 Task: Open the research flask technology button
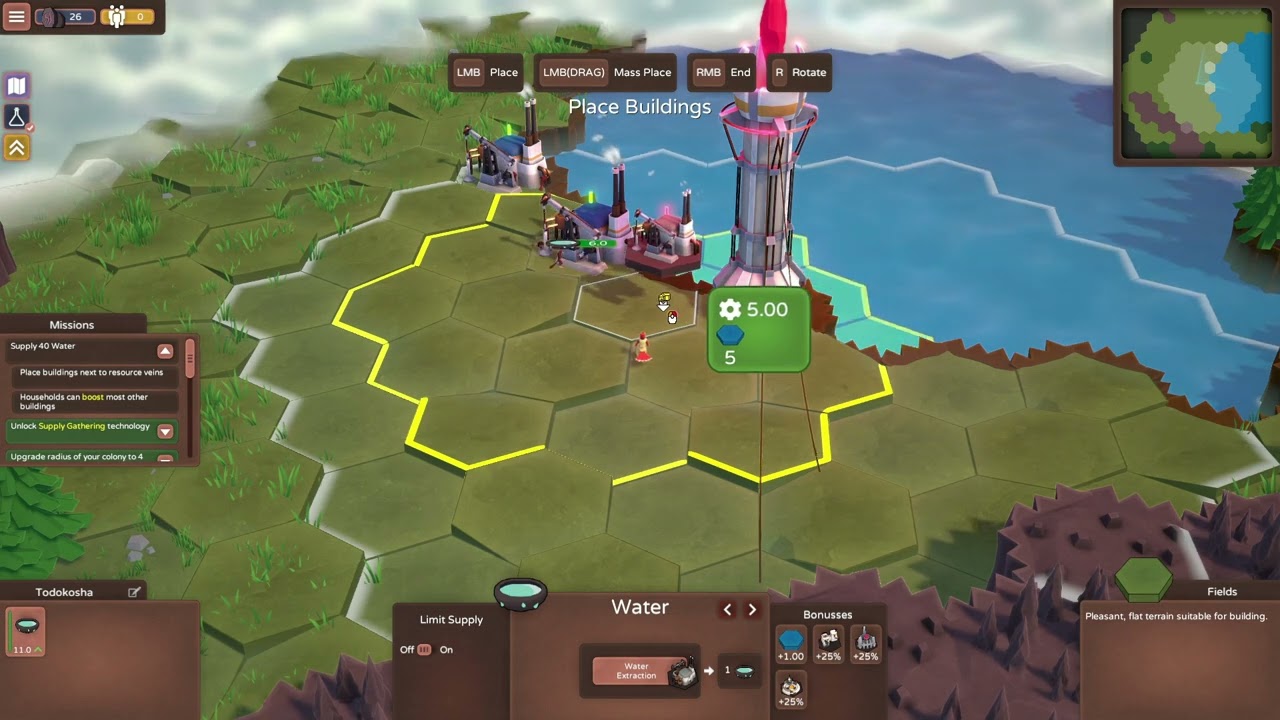click(16, 117)
